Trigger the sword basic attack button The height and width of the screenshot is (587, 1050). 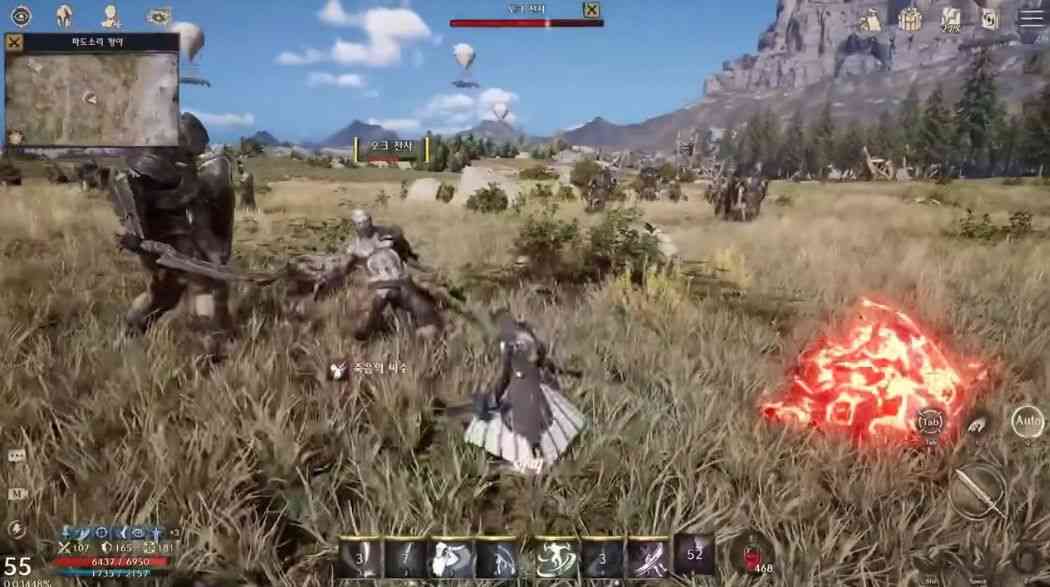point(977,491)
